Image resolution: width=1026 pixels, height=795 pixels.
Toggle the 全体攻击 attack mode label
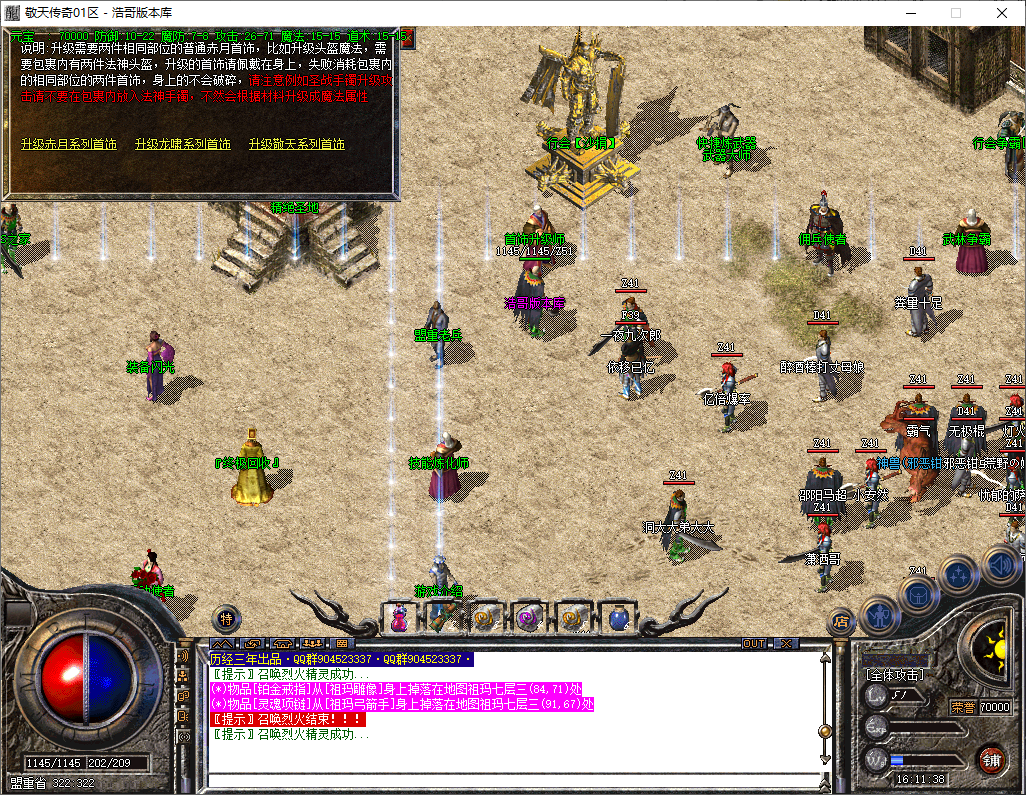coord(894,675)
